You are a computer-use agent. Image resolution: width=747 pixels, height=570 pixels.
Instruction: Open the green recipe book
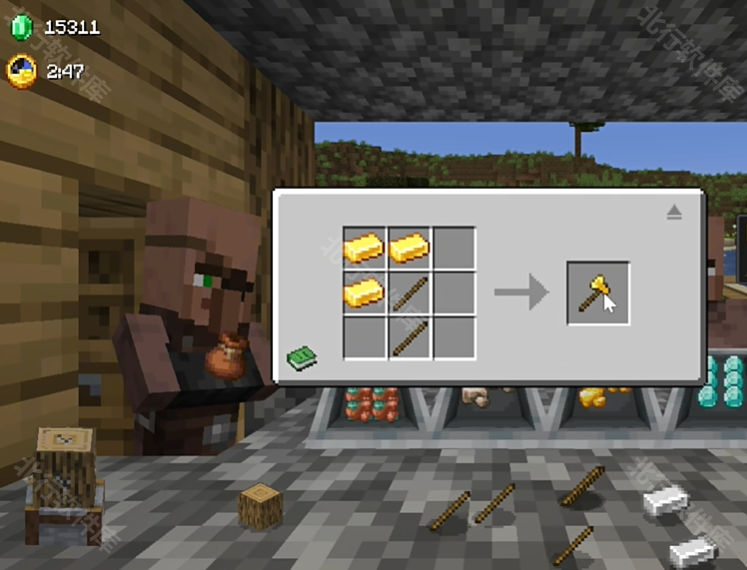click(302, 357)
